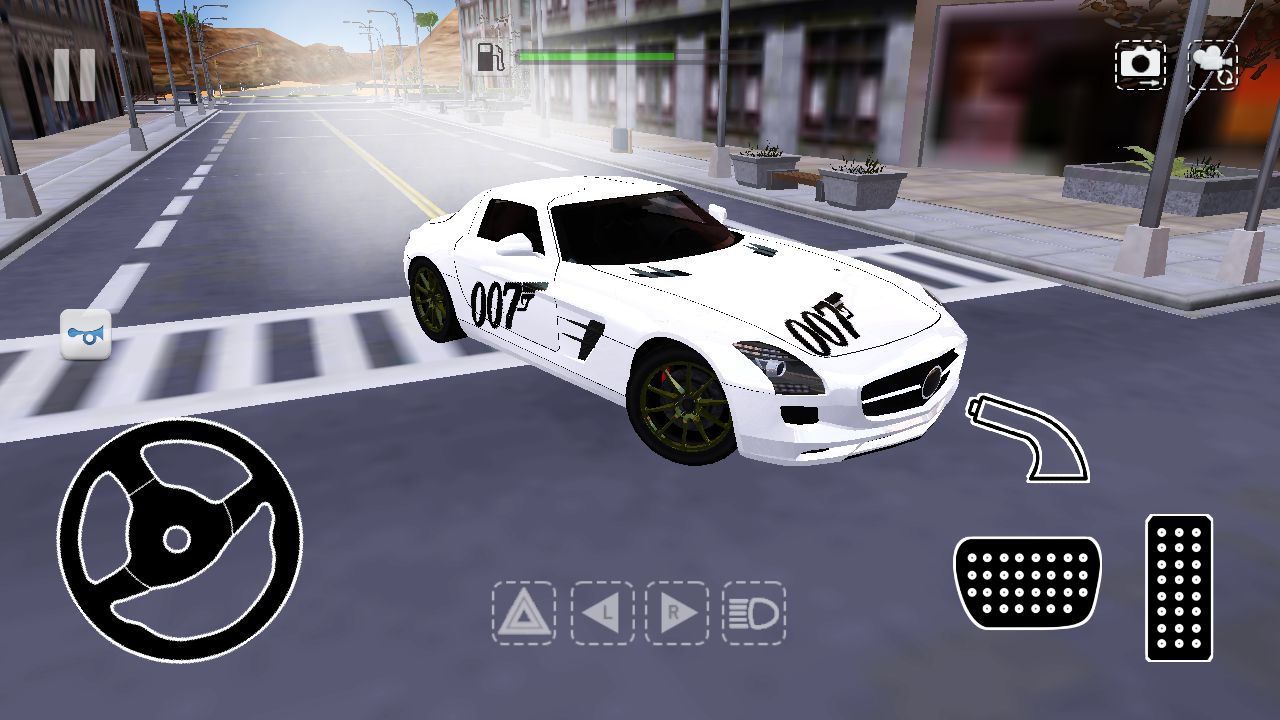Select the white 007 sports car

tap(680, 320)
